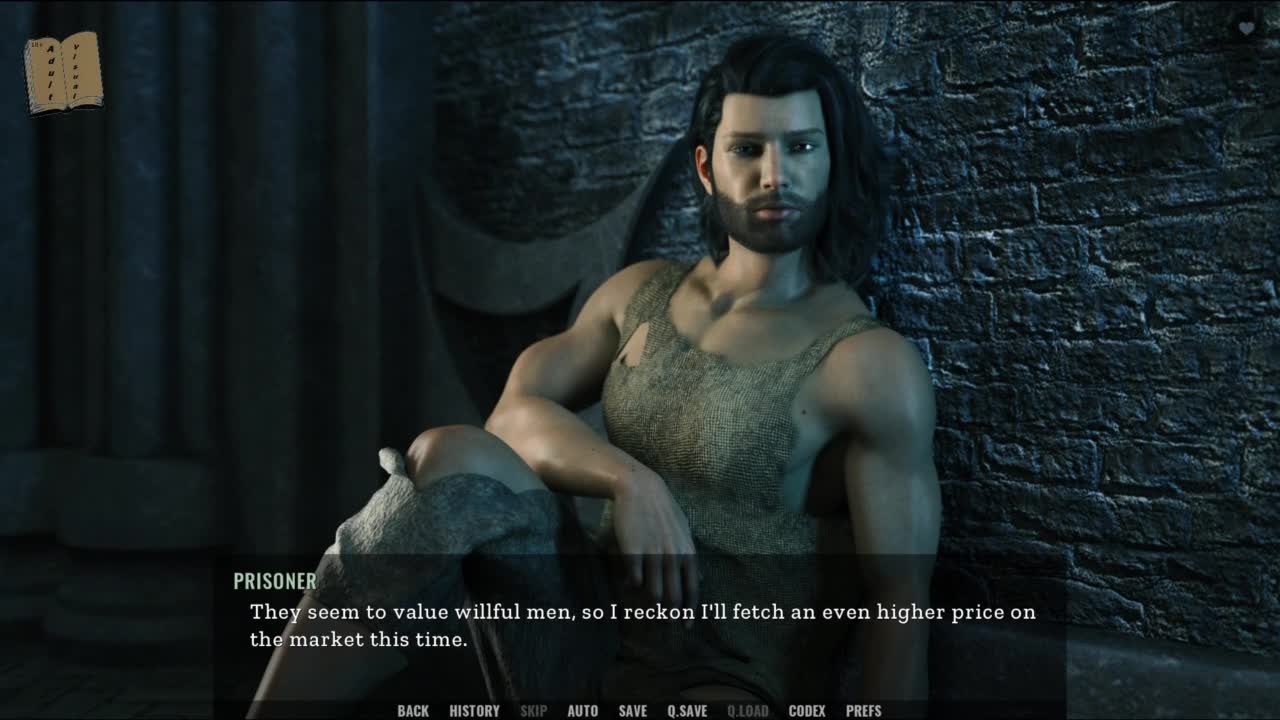Activate the SKIP button

click(x=533, y=711)
